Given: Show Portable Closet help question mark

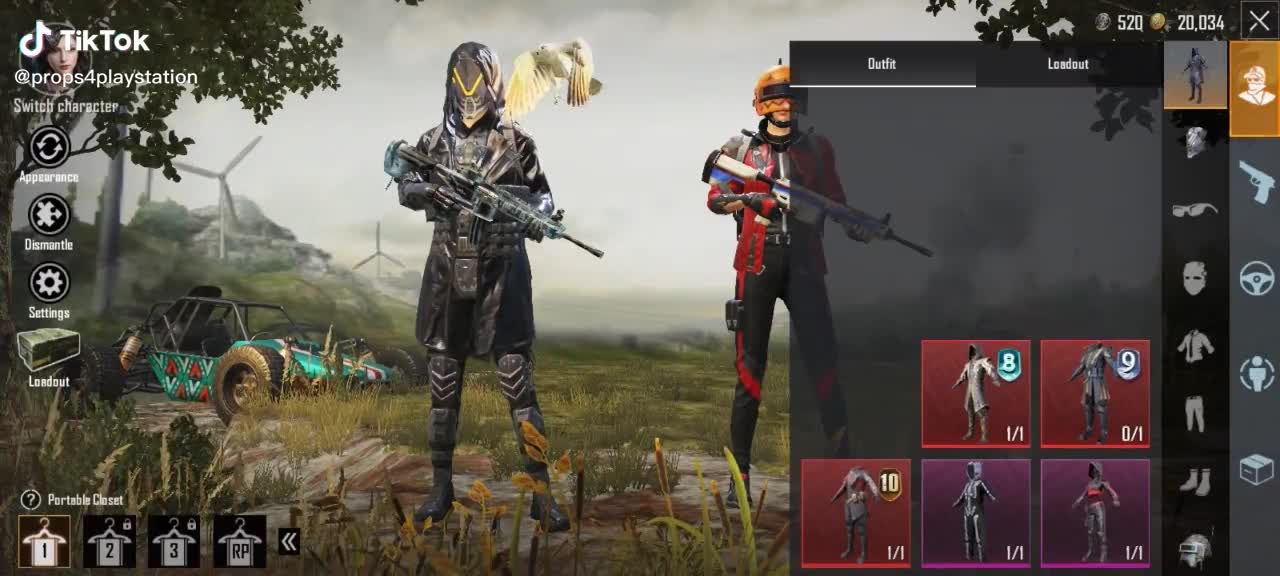Looking at the screenshot, I should 31,500.
